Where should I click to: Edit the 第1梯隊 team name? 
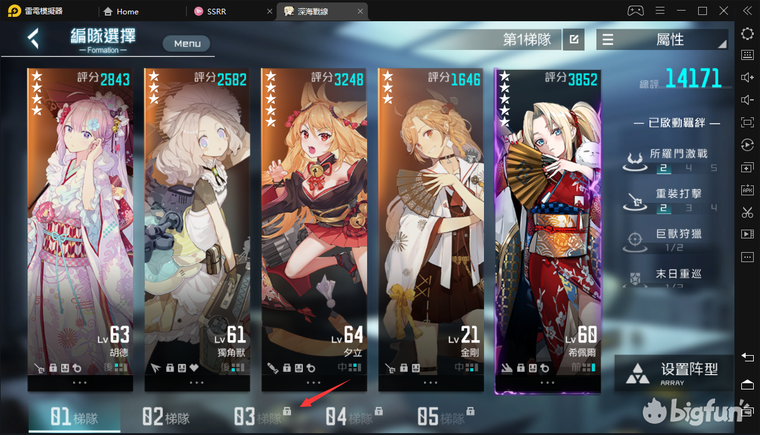tap(573, 40)
